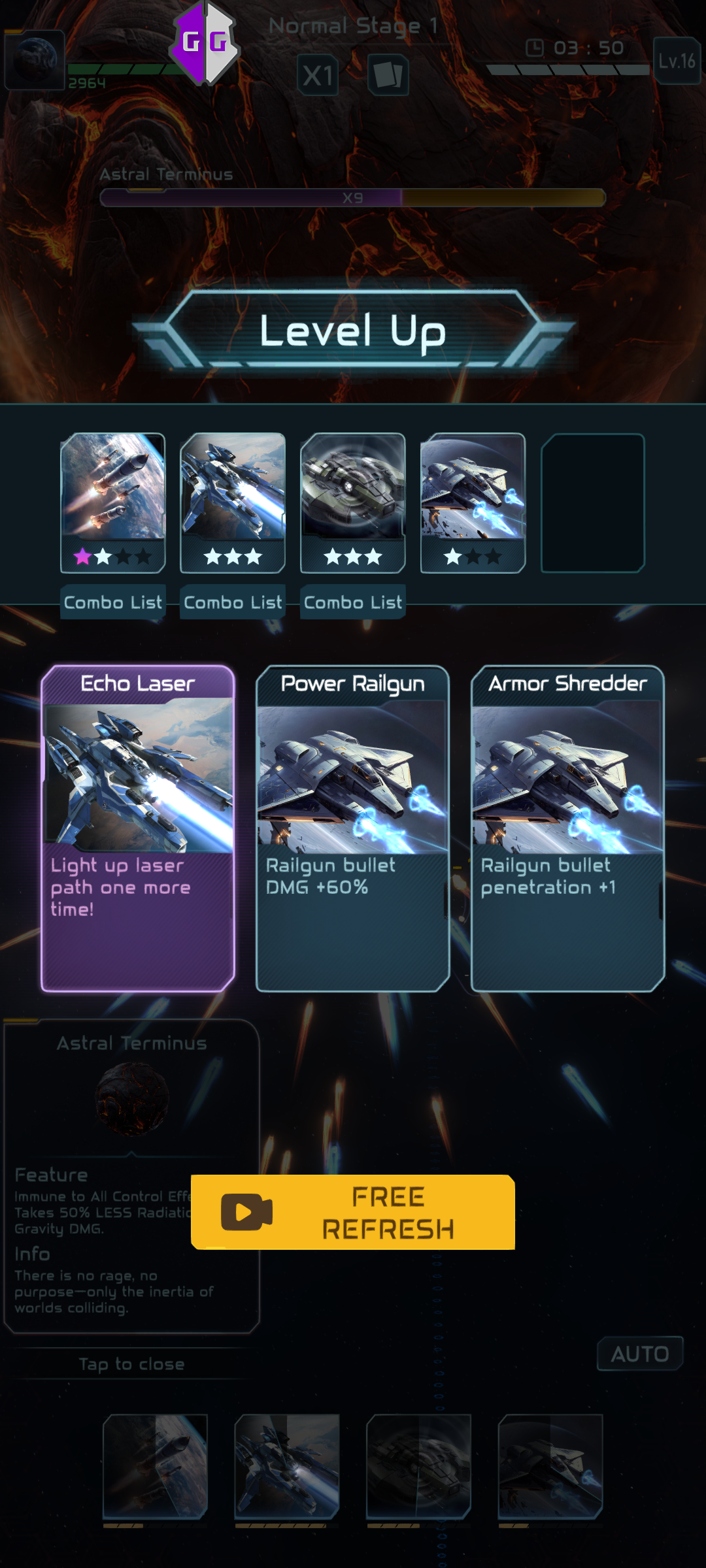Image resolution: width=706 pixels, height=1568 pixels.
Task: Open the GG GameGuardian overlay icon
Action: (x=205, y=43)
